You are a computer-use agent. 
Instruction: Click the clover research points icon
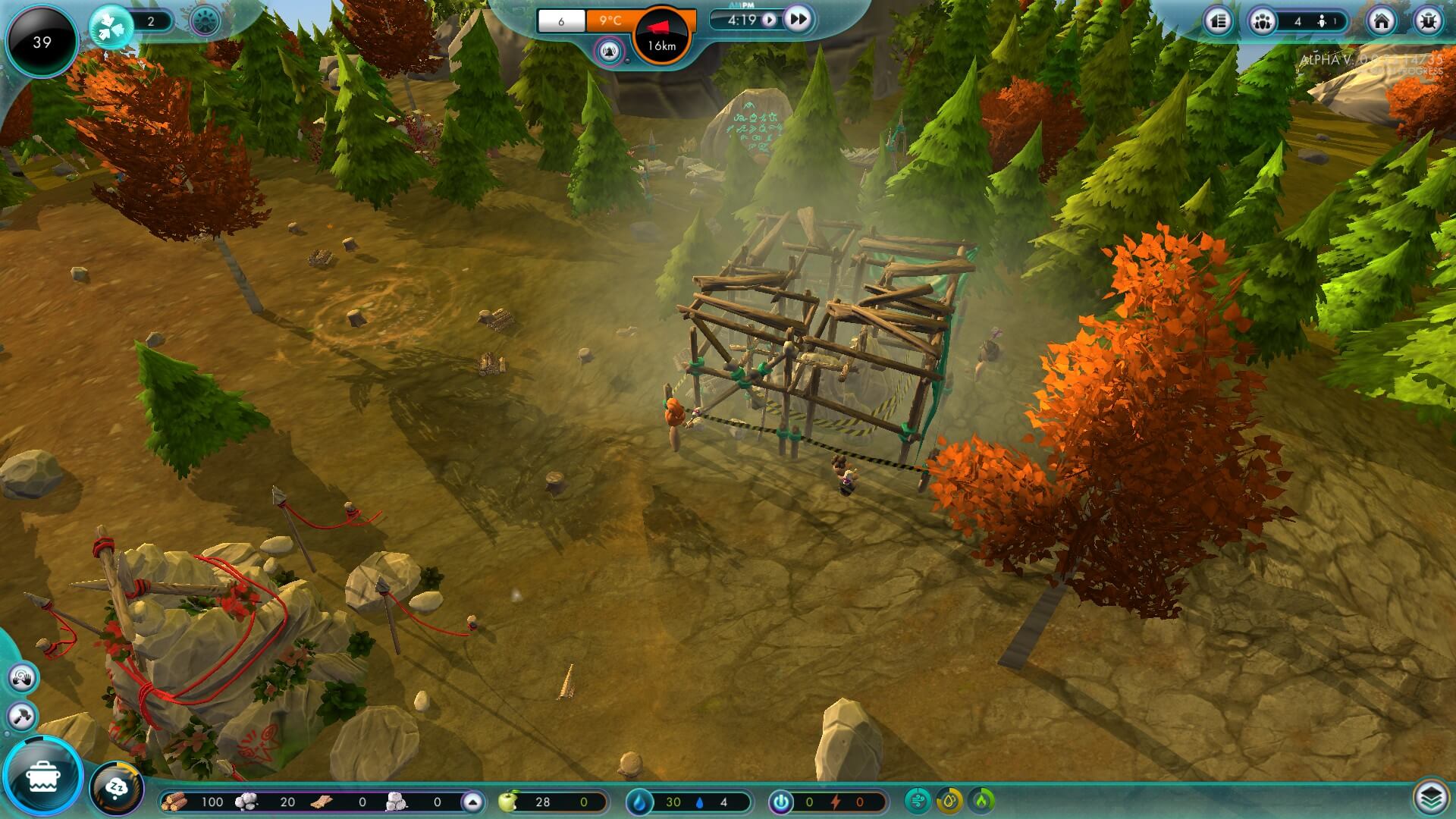tap(111, 27)
